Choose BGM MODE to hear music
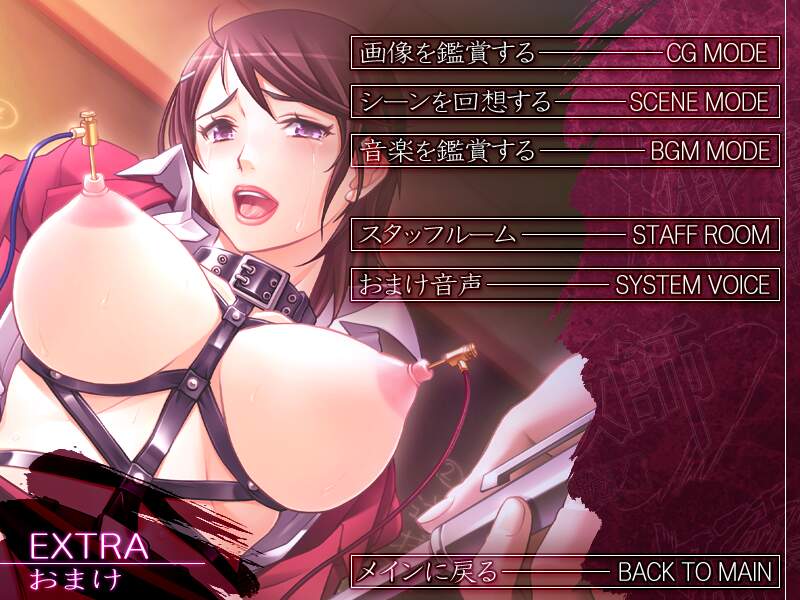 click(563, 151)
